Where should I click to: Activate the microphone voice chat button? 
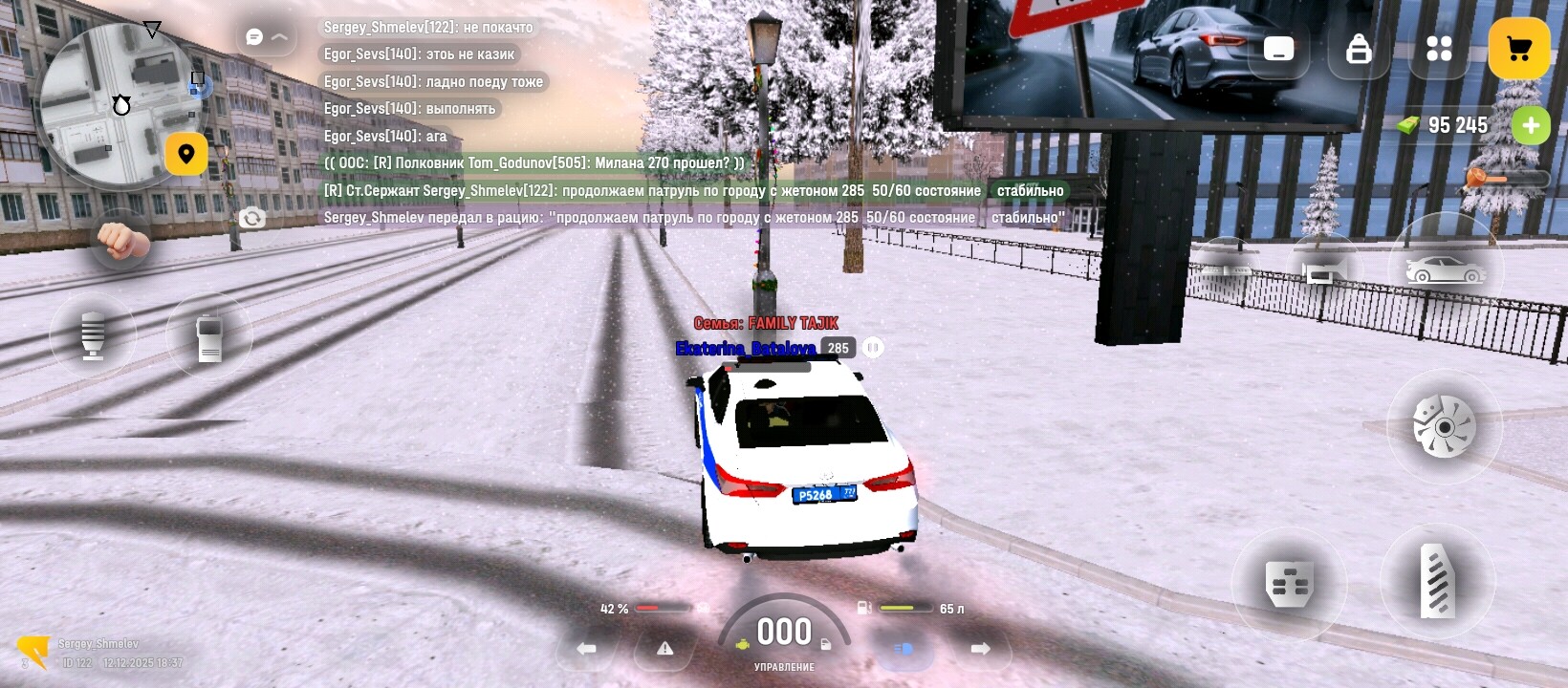click(93, 335)
